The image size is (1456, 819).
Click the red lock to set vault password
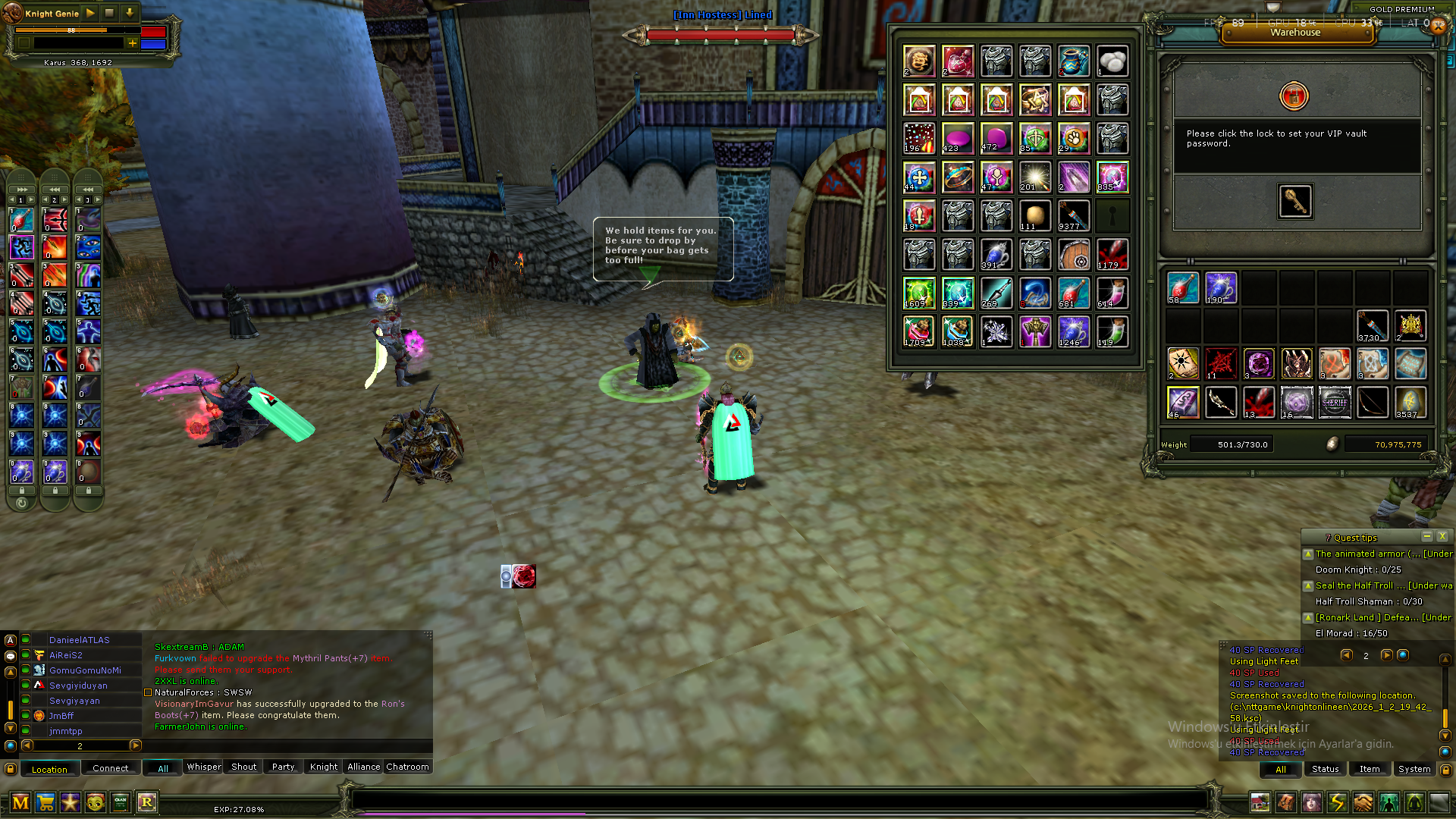[1294, 96]
